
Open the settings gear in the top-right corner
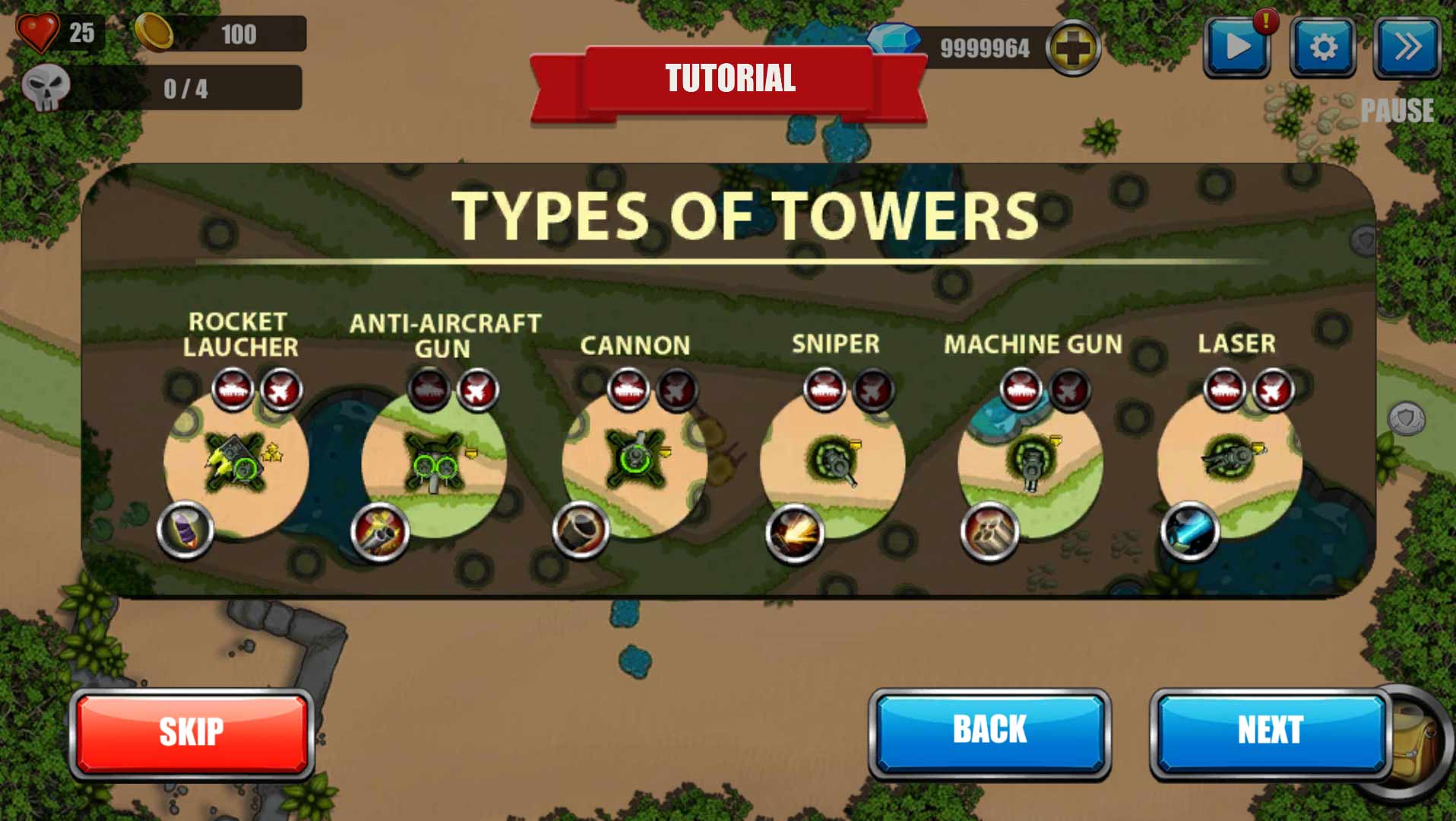(x=1325, y=47)
